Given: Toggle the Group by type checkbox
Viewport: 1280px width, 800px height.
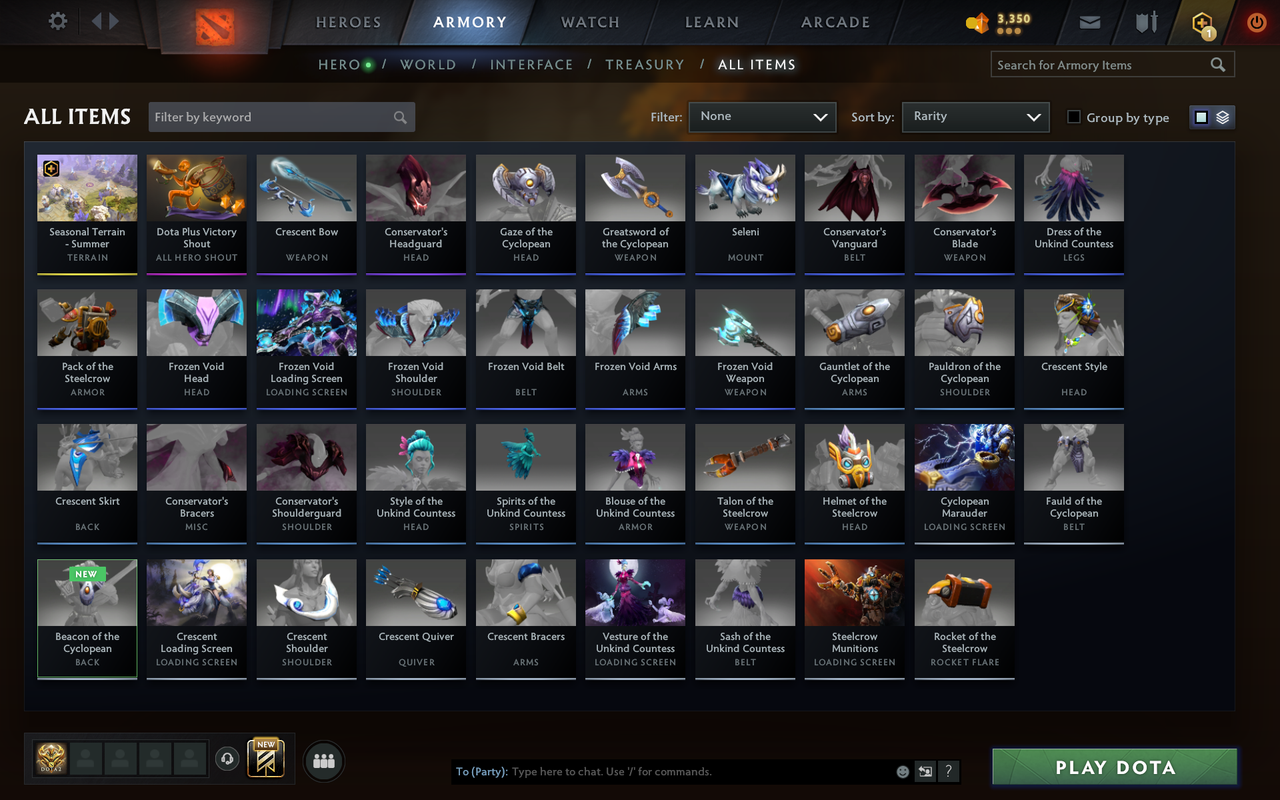Looking at the screenshot, I should [x=1073, y=117].
